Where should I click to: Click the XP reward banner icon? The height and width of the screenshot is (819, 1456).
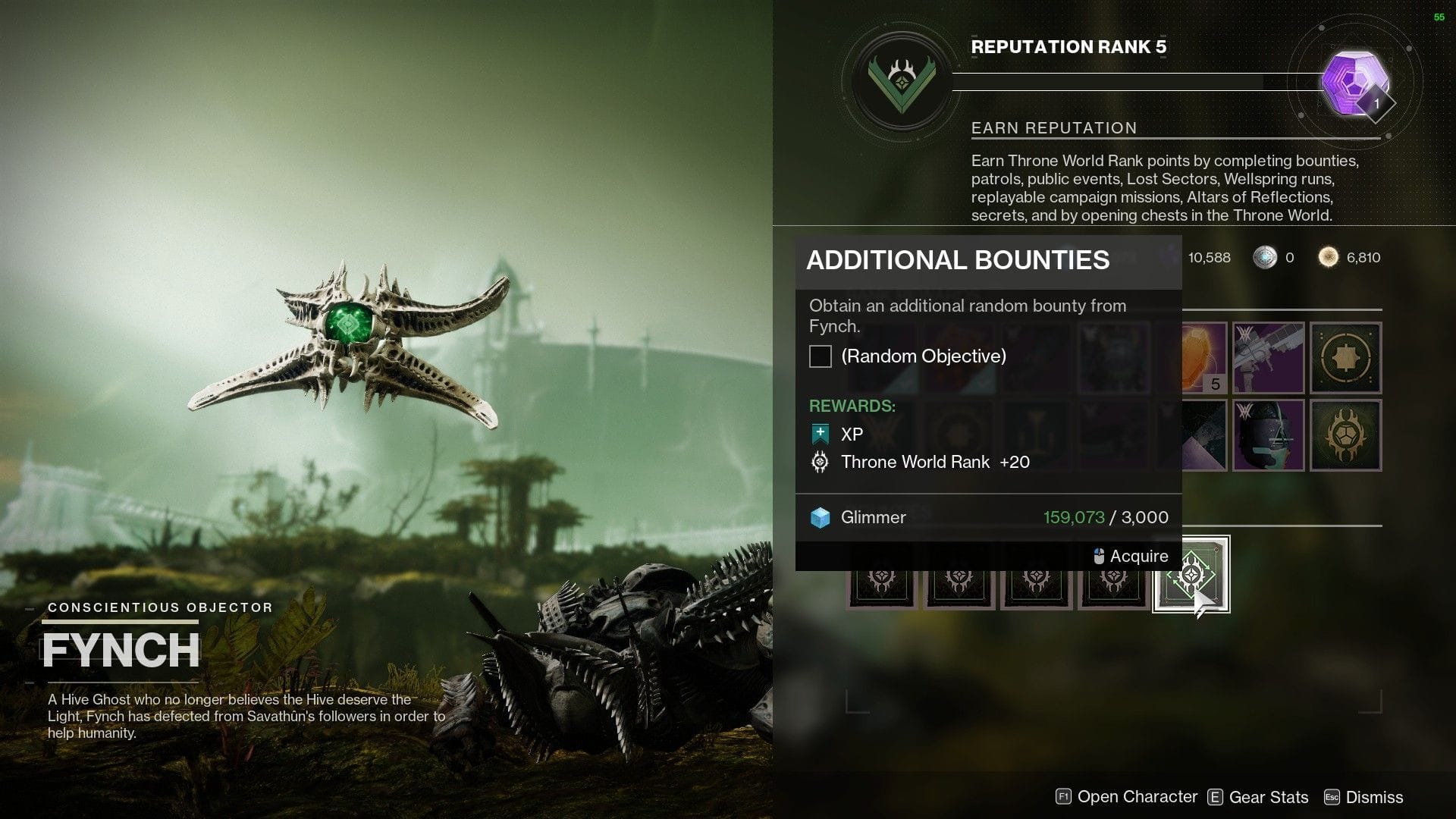(819, 434)
